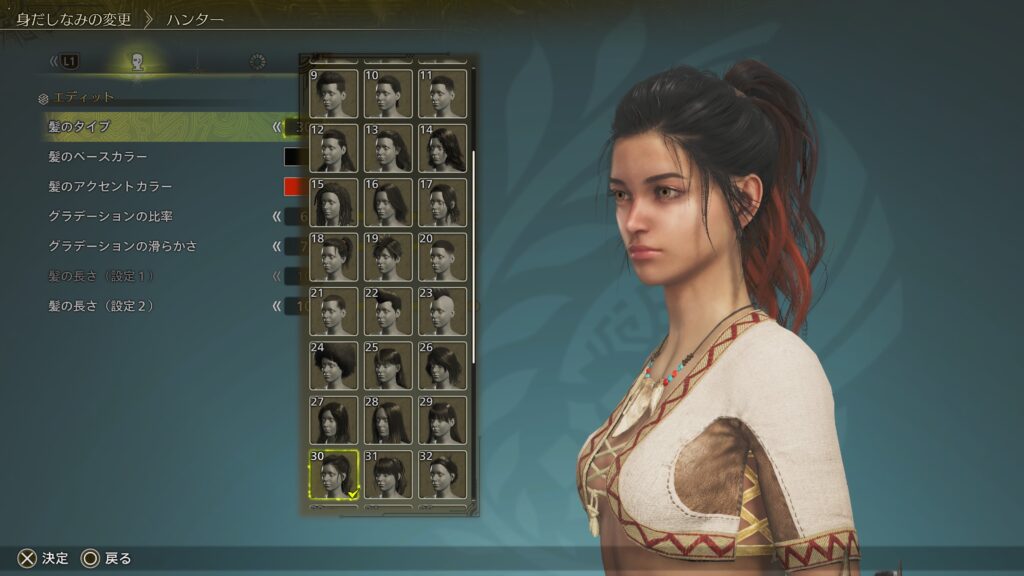The height and width of the screenshot is (576, 1024).
Task: Click the black base color swatch
Action: point(293,157)
